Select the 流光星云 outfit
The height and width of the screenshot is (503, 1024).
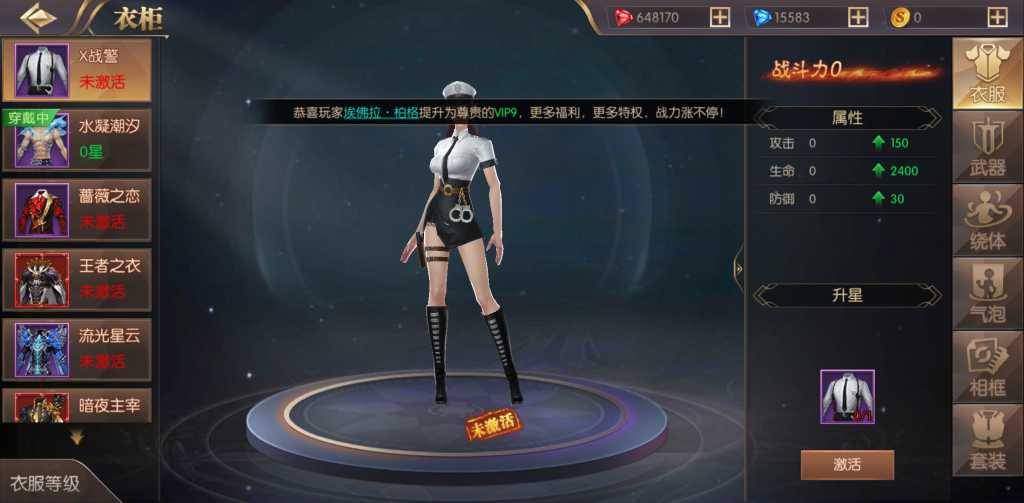[77, 348]
